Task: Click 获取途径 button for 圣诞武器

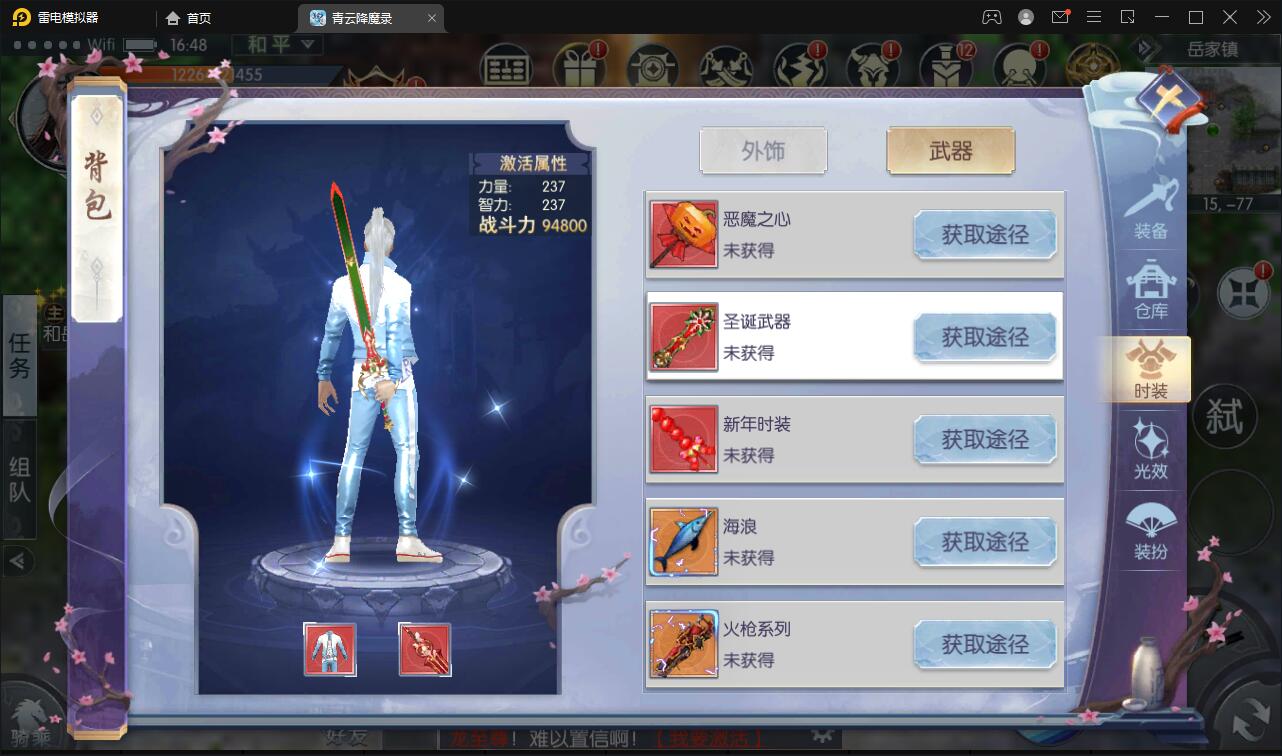Action: coord(985,338)
